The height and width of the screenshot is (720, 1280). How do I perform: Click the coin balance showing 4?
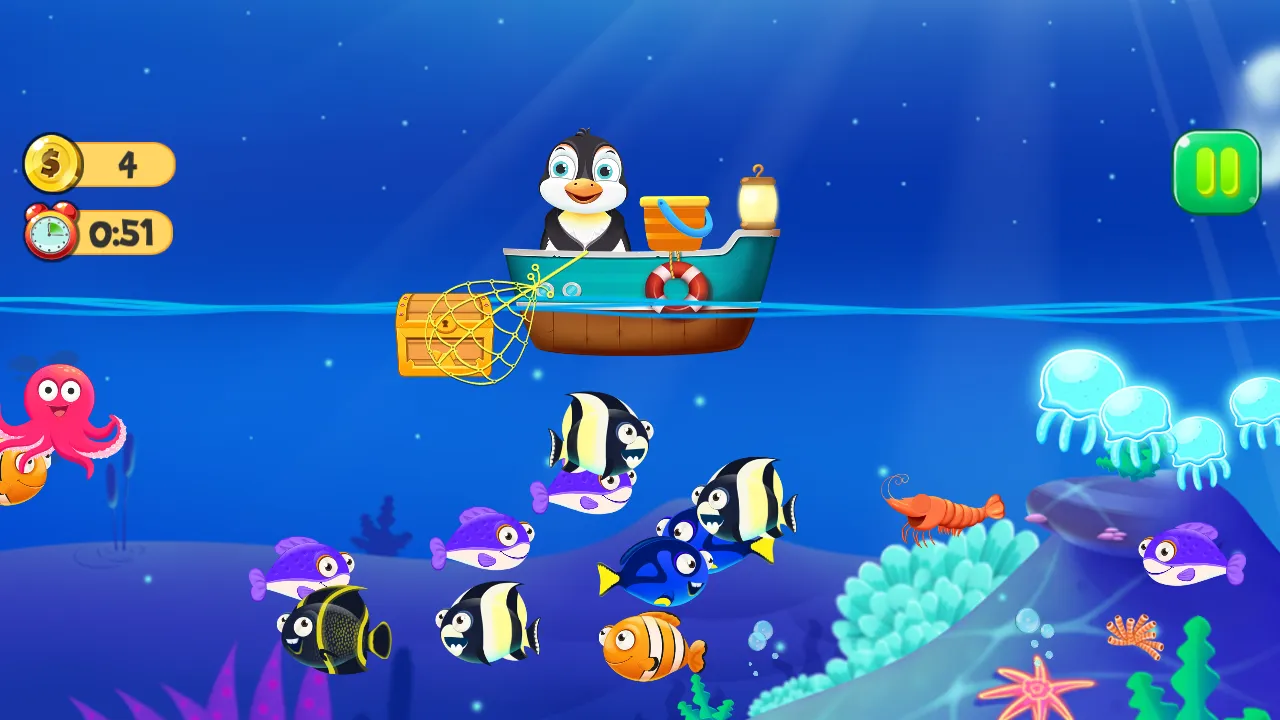tap(128, 163)
